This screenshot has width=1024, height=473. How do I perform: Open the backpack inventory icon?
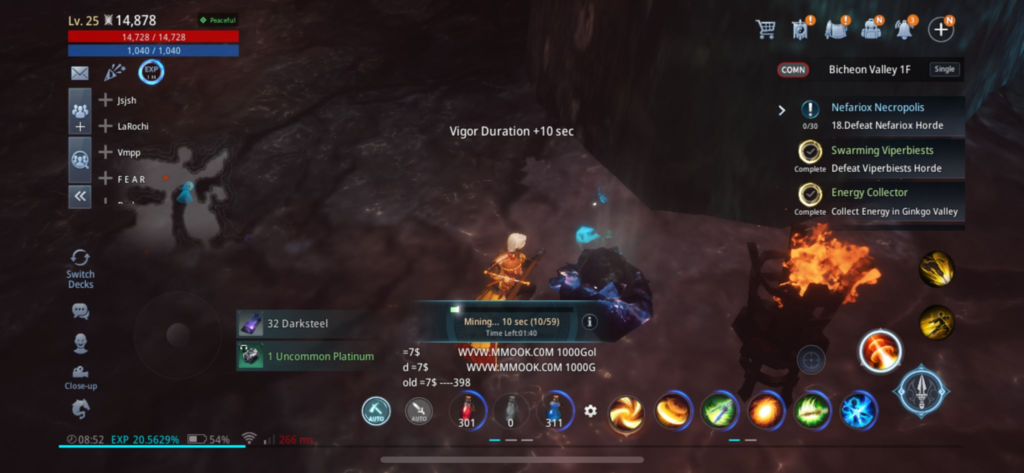(872, 29)
